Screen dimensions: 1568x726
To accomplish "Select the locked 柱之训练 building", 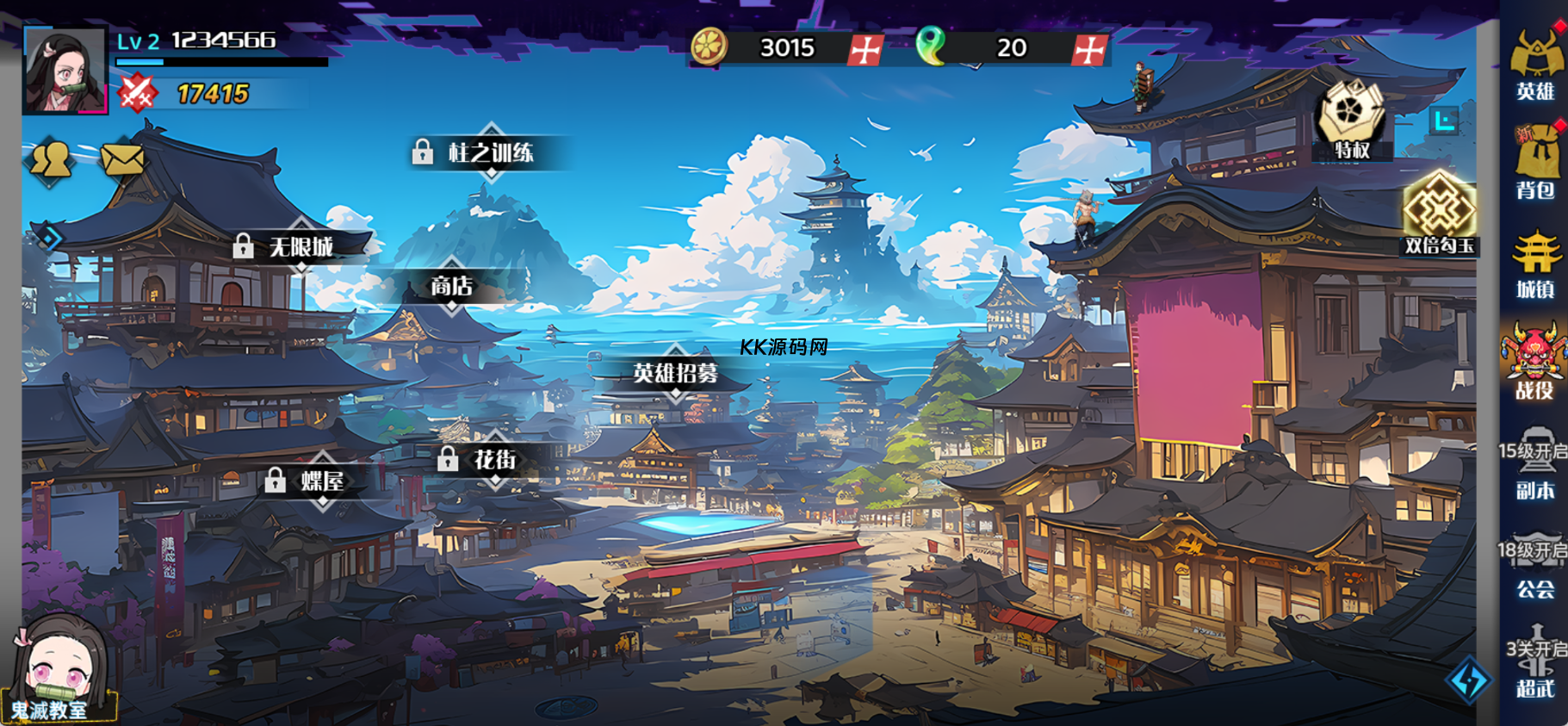I will point(490,153).
